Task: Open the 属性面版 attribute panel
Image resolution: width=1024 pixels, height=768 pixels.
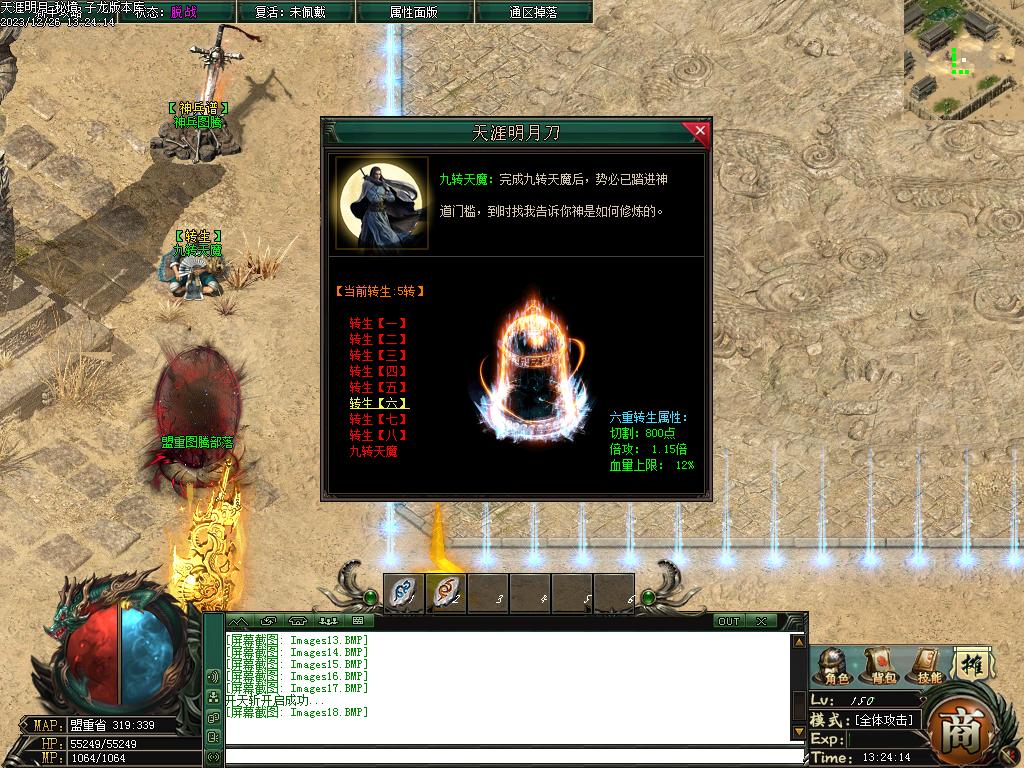Action: pos(414,12)
